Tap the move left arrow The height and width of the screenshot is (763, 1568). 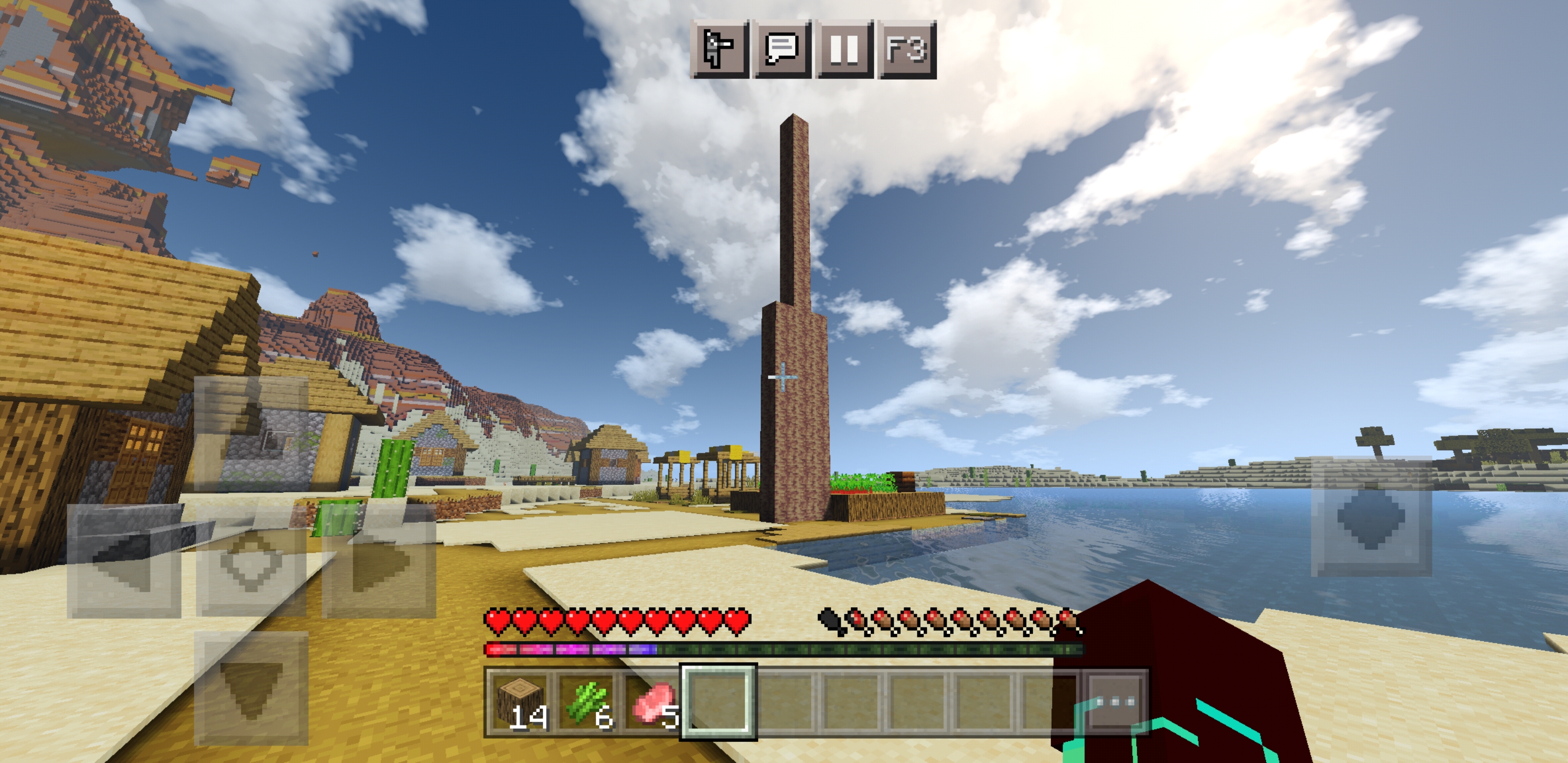click(123, 561)
